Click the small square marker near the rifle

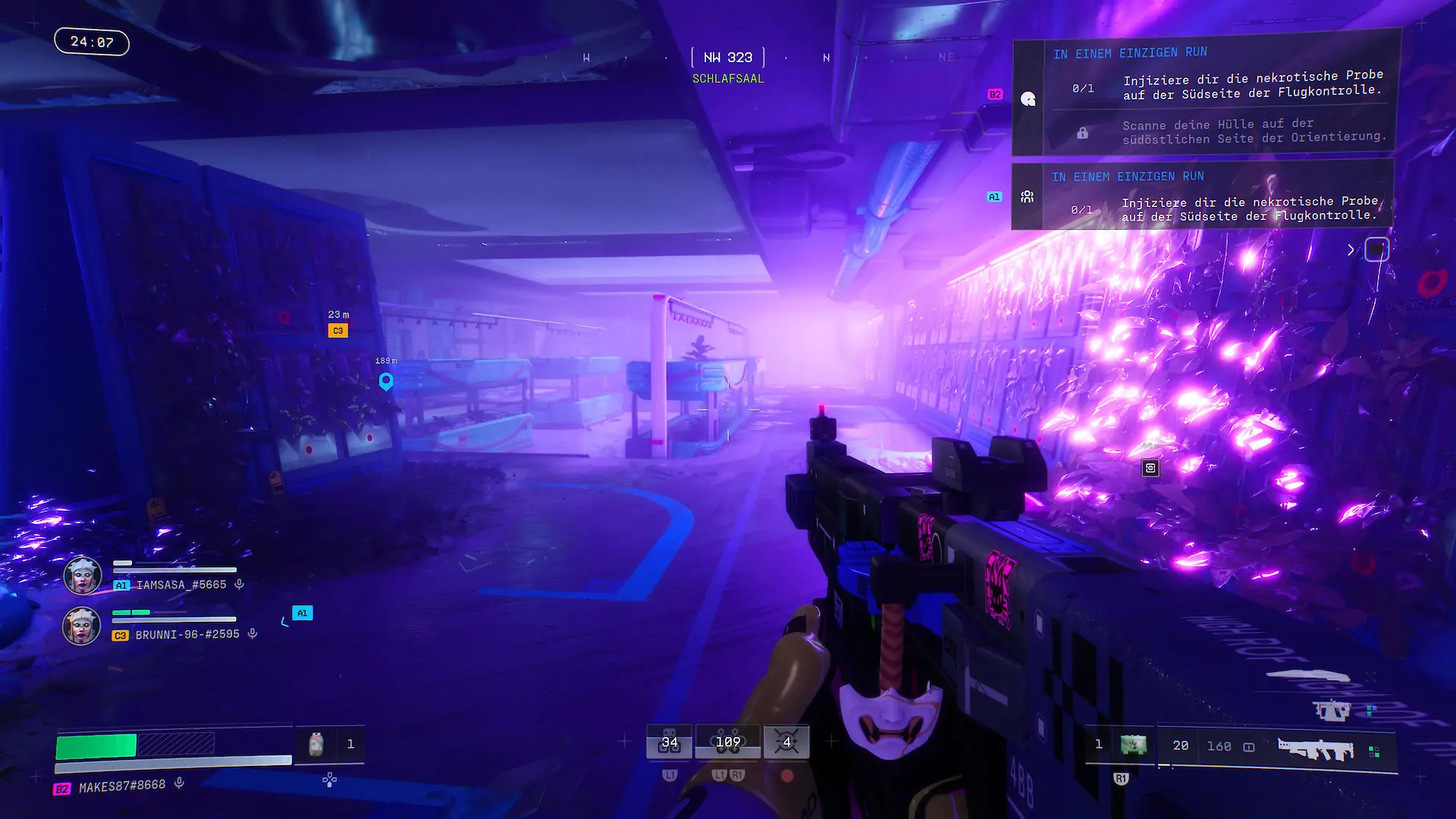pyautogui.click(x=1150, y=468)
